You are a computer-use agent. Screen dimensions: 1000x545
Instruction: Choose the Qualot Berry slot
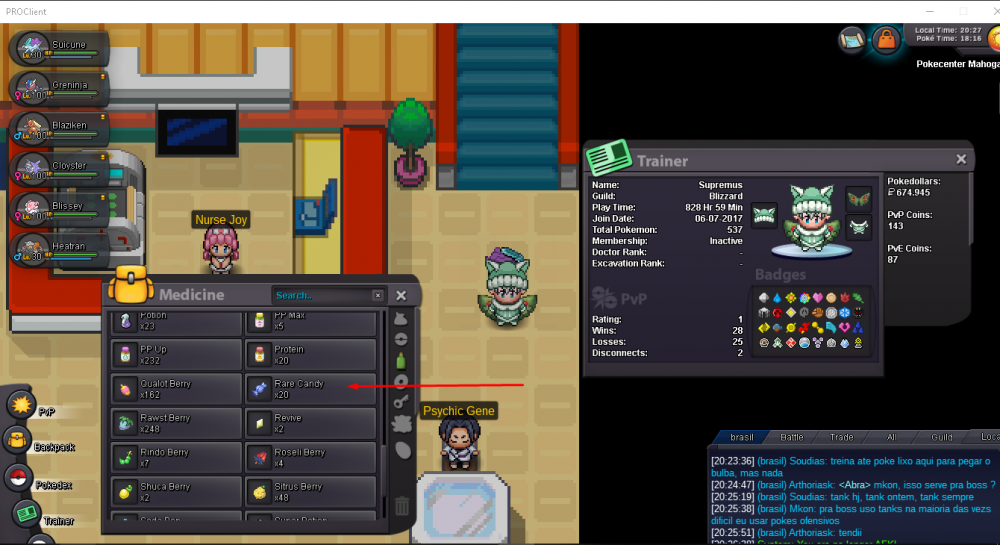click(176, 388)
